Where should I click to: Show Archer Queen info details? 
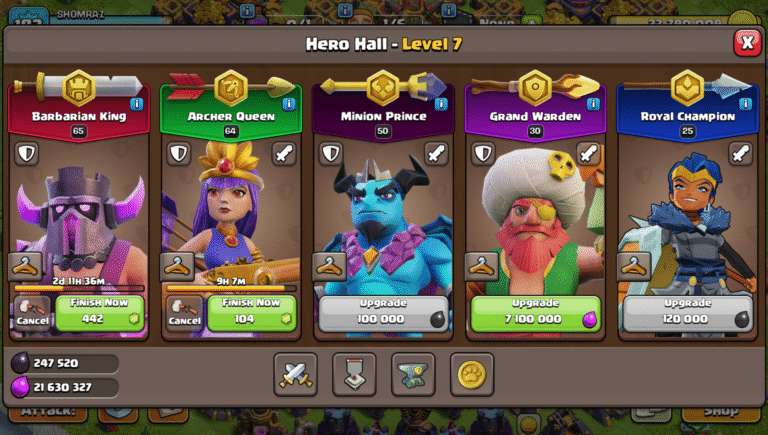tap(288, 103)
